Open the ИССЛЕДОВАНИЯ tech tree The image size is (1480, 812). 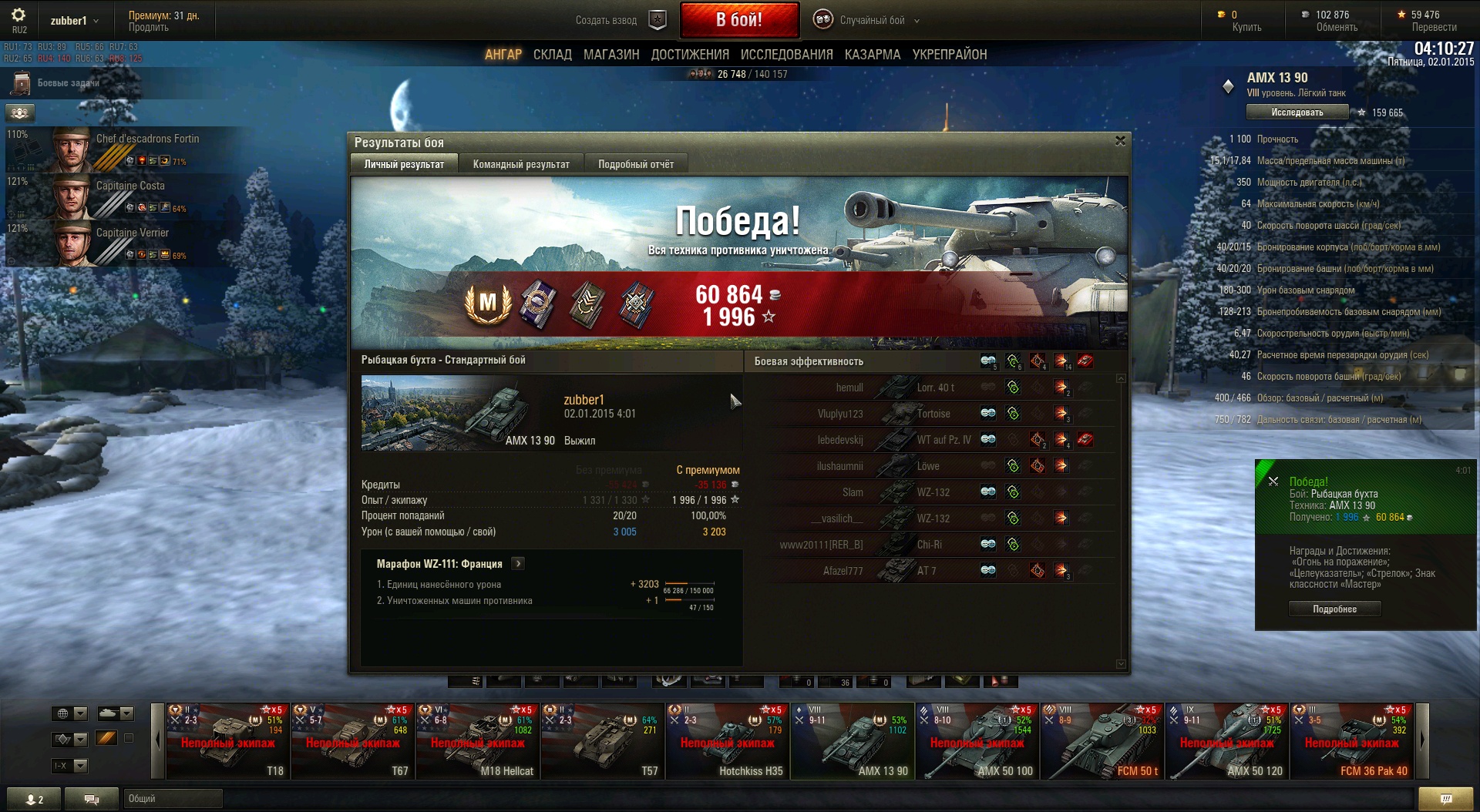(786, 55)
